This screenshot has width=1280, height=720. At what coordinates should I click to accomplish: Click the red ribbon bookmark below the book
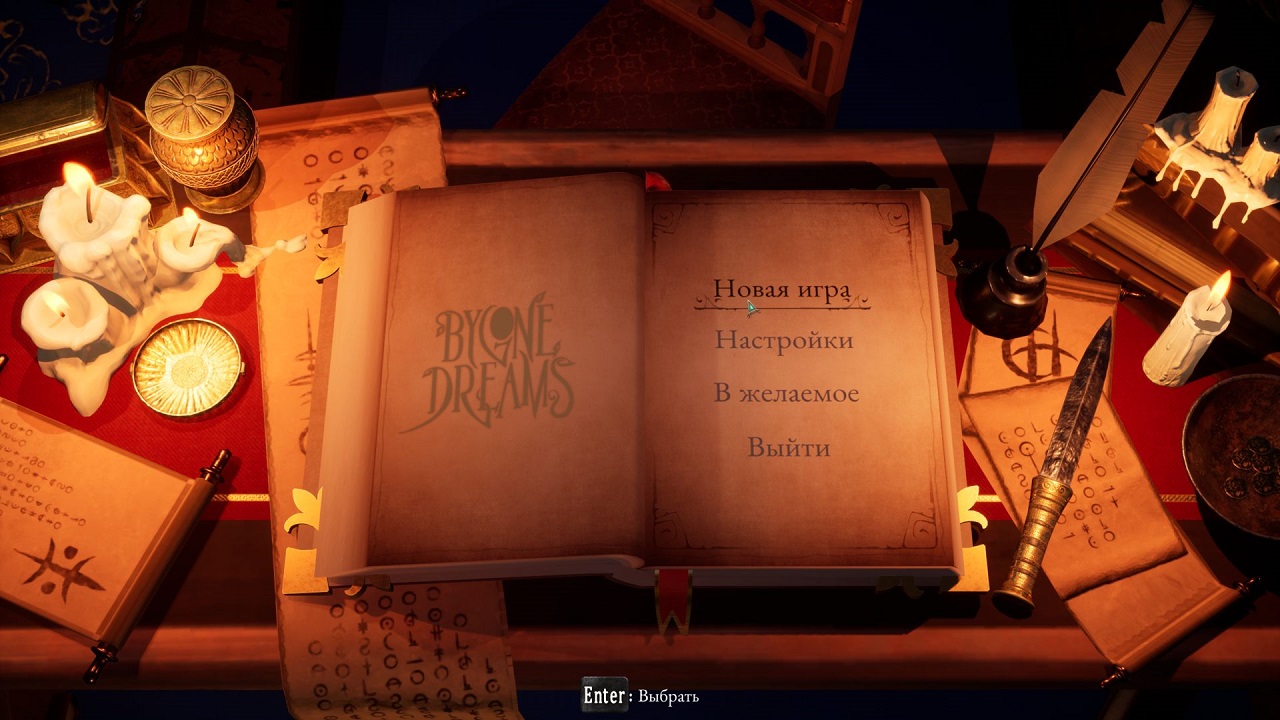672,600
